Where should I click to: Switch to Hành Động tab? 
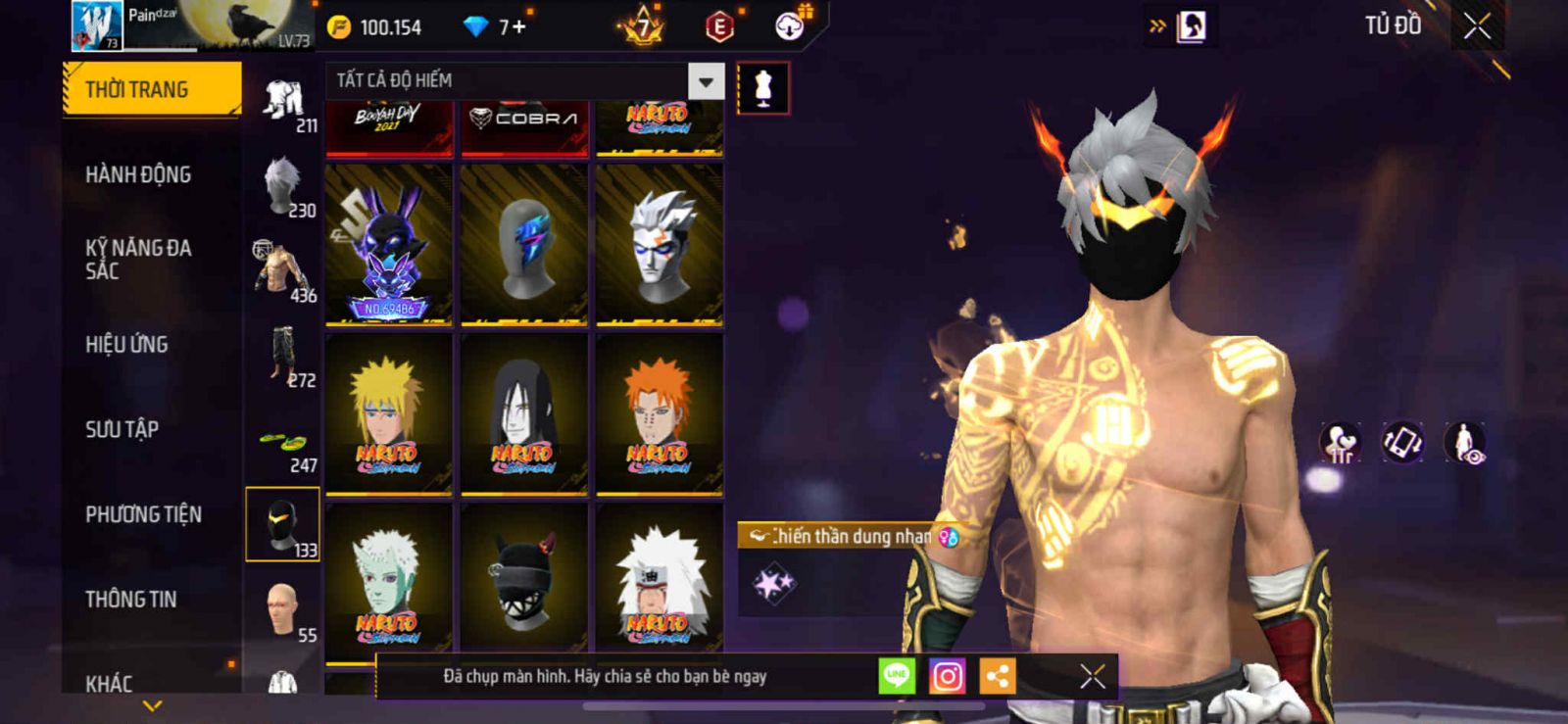(138, 174)
